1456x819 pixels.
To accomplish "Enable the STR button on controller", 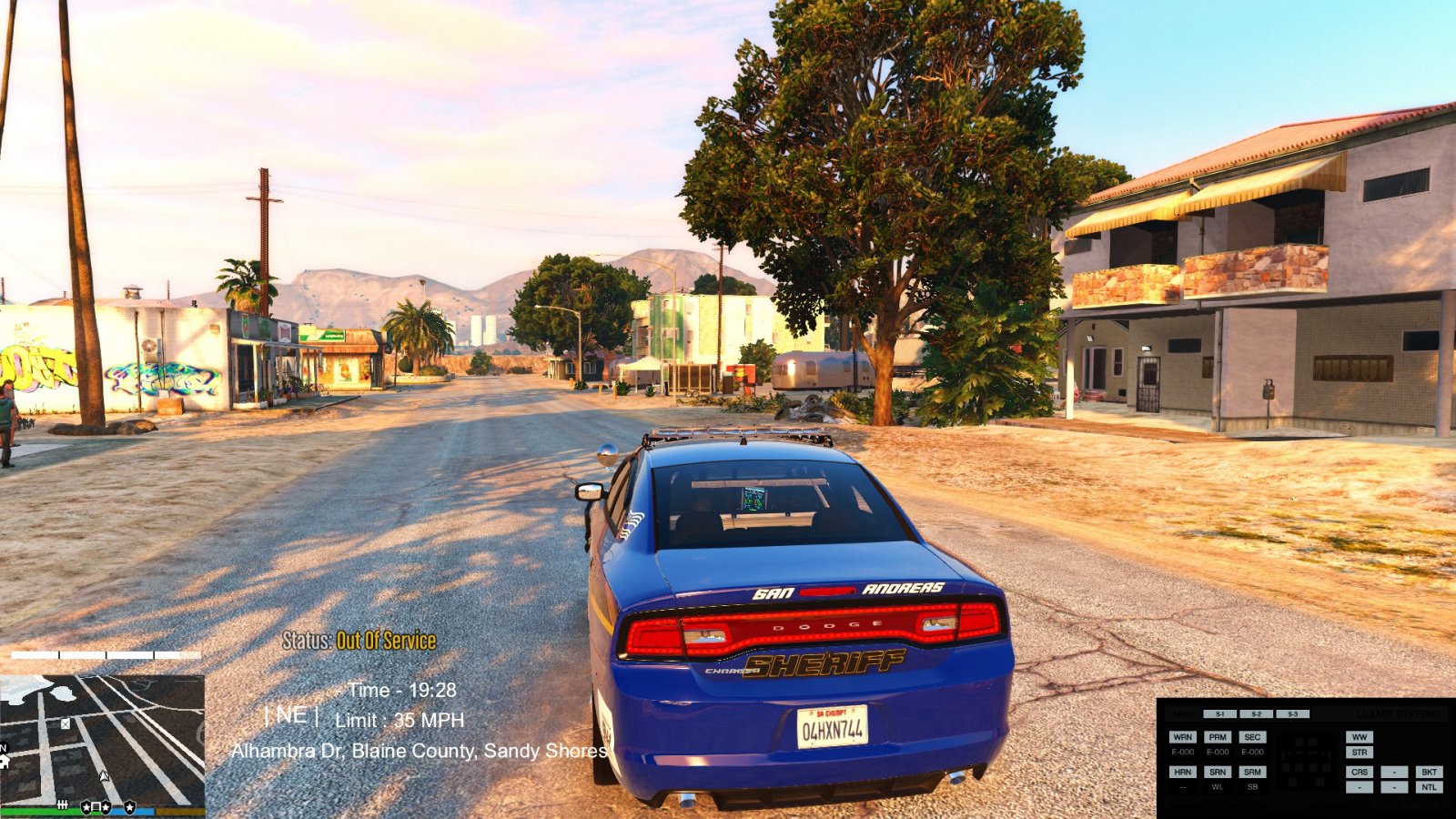I will (1360, 753).
